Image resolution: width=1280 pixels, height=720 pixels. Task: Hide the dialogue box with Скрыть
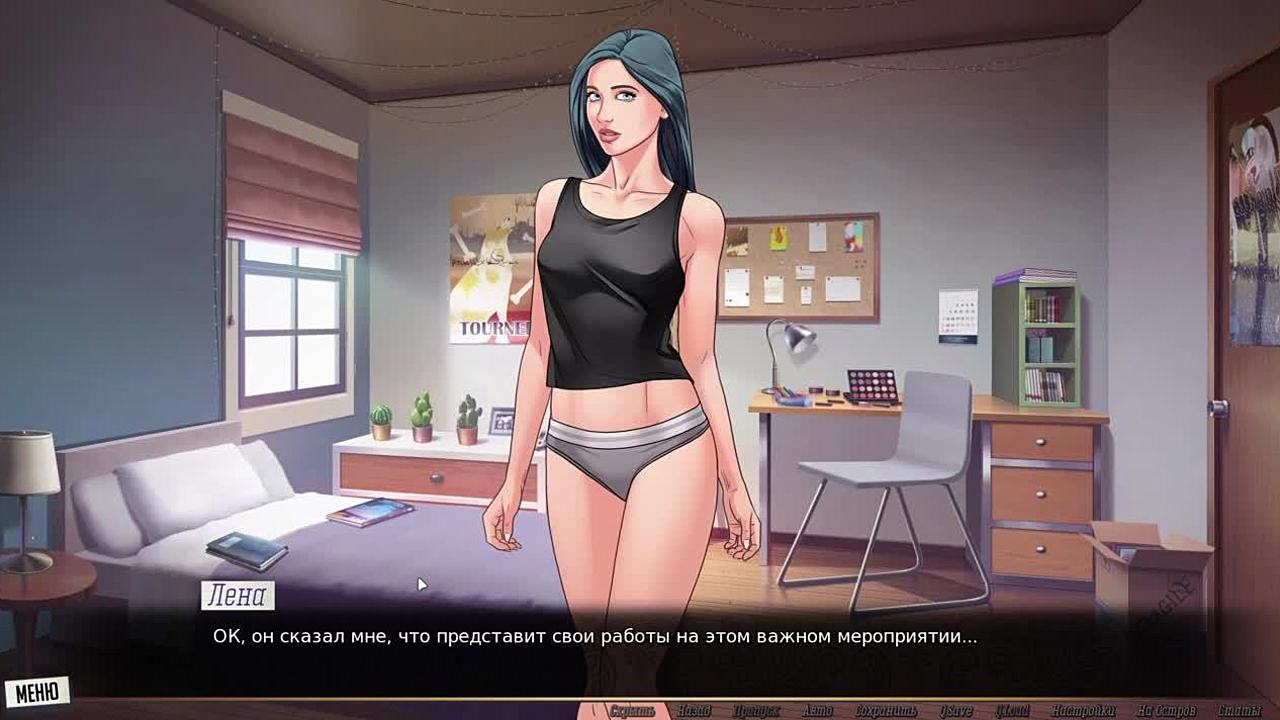pos(632,711)
